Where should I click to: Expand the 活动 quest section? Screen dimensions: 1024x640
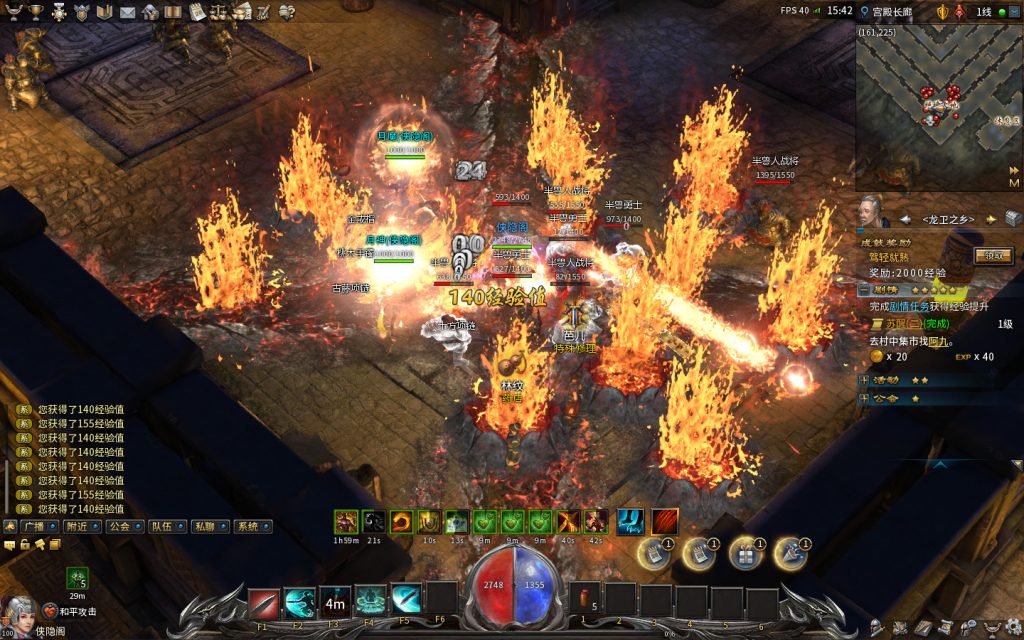coord(864,380)
